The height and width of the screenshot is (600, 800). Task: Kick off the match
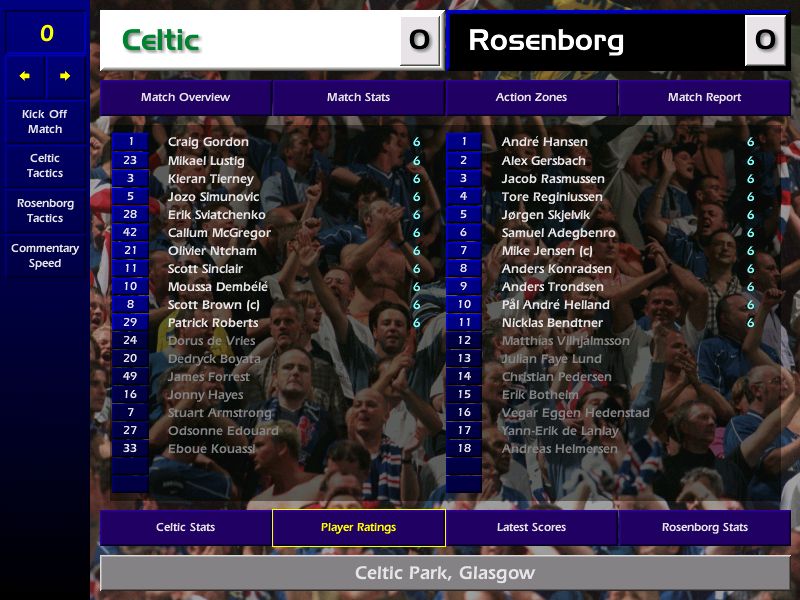[x=45, y=121]
